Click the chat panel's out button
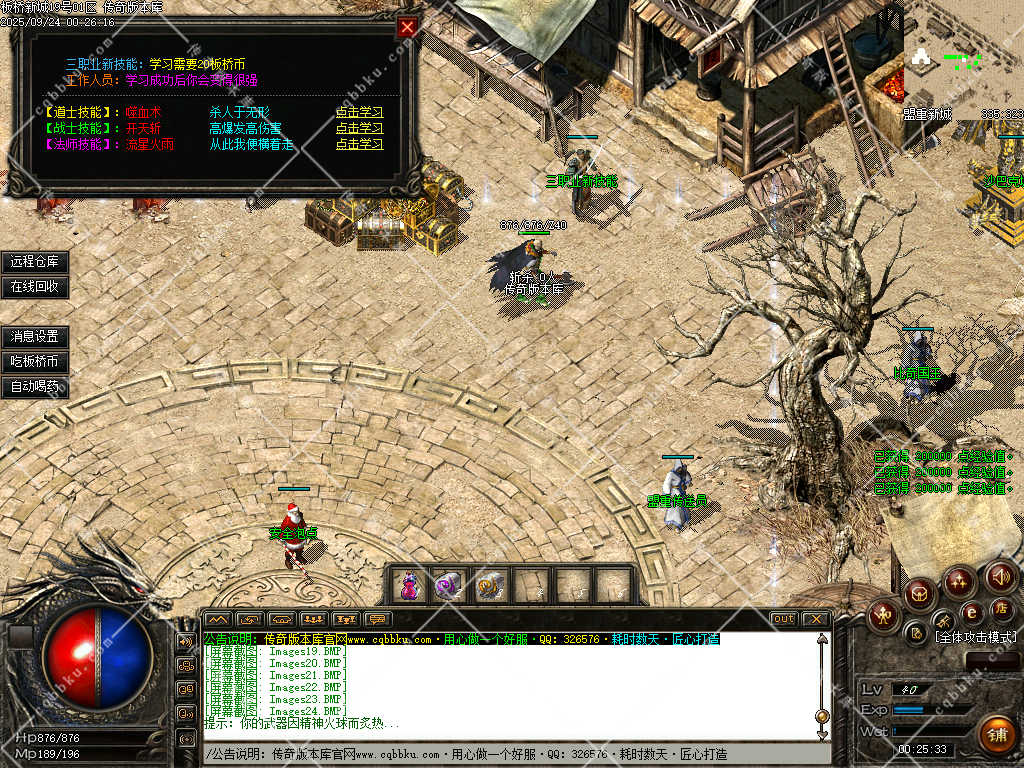 point(783,619)
